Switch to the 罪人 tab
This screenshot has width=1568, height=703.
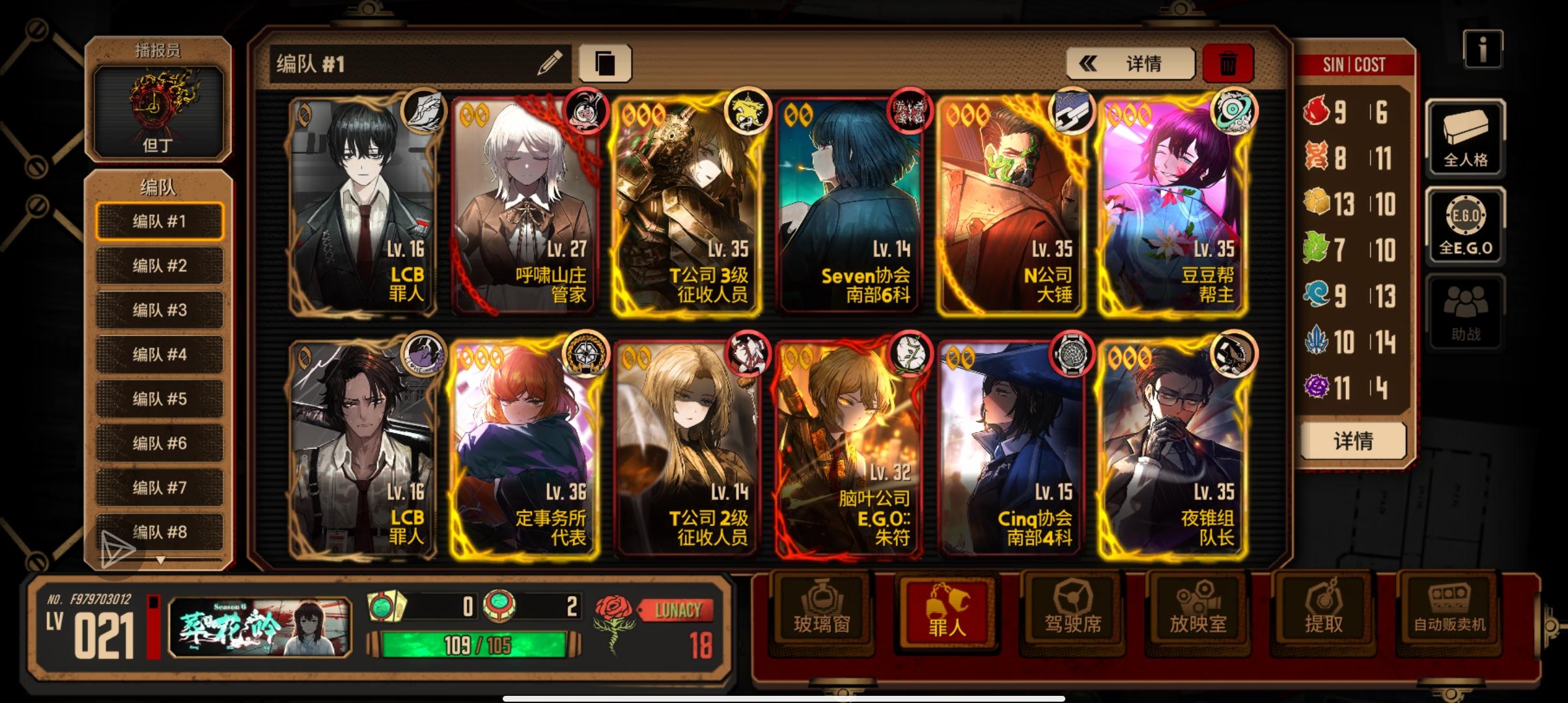click(x=945, y=612)
